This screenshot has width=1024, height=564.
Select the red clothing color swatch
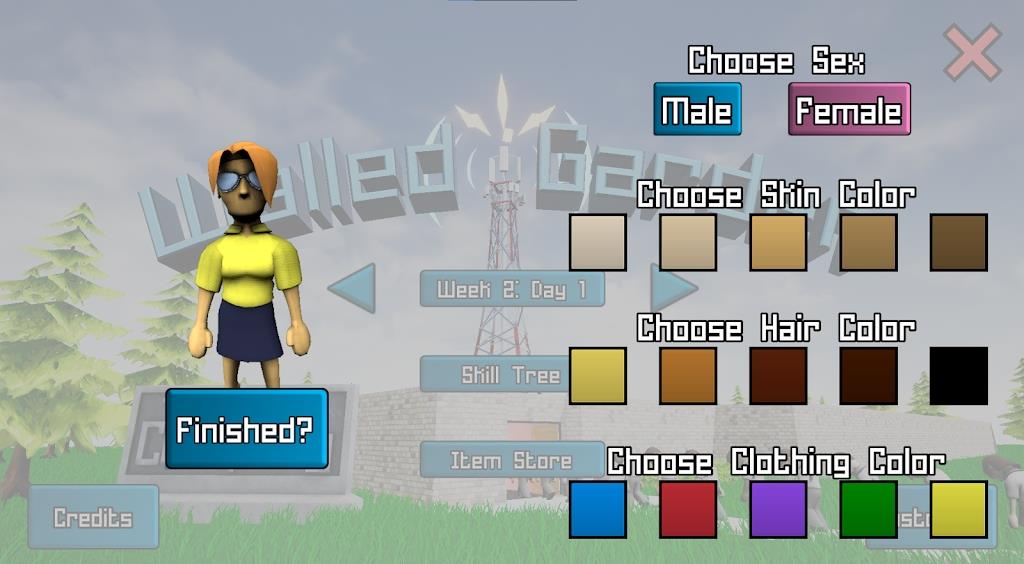coord(688,509)
